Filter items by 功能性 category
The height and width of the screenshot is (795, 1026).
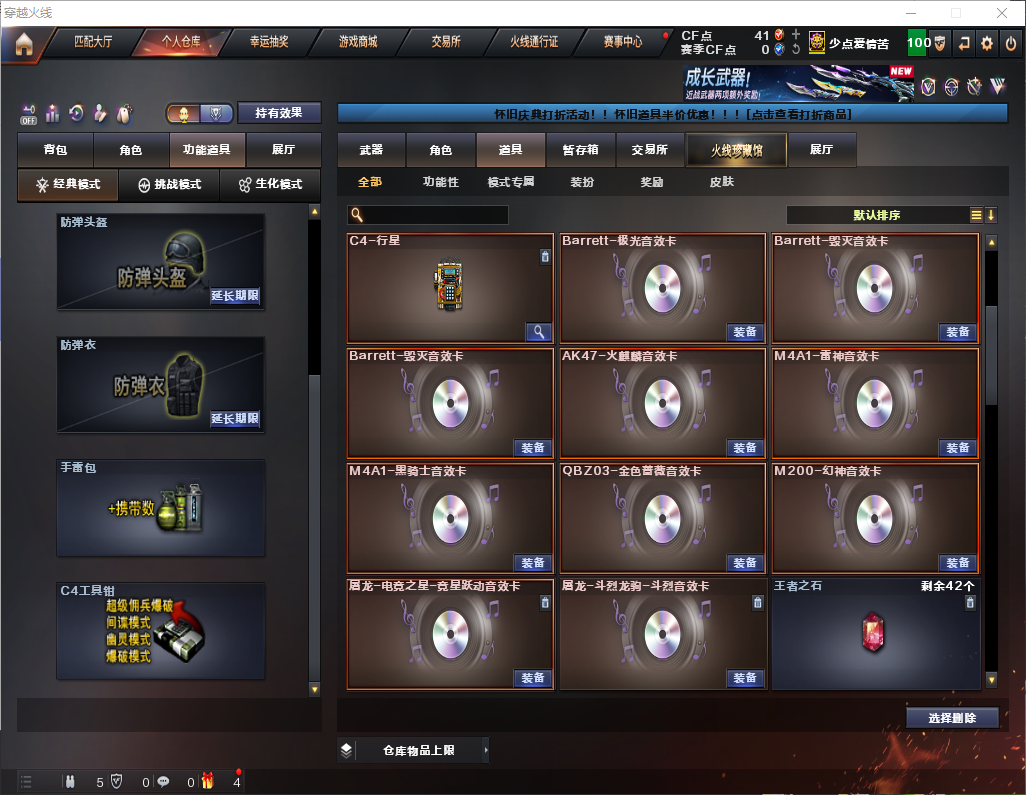pos(441,182)
